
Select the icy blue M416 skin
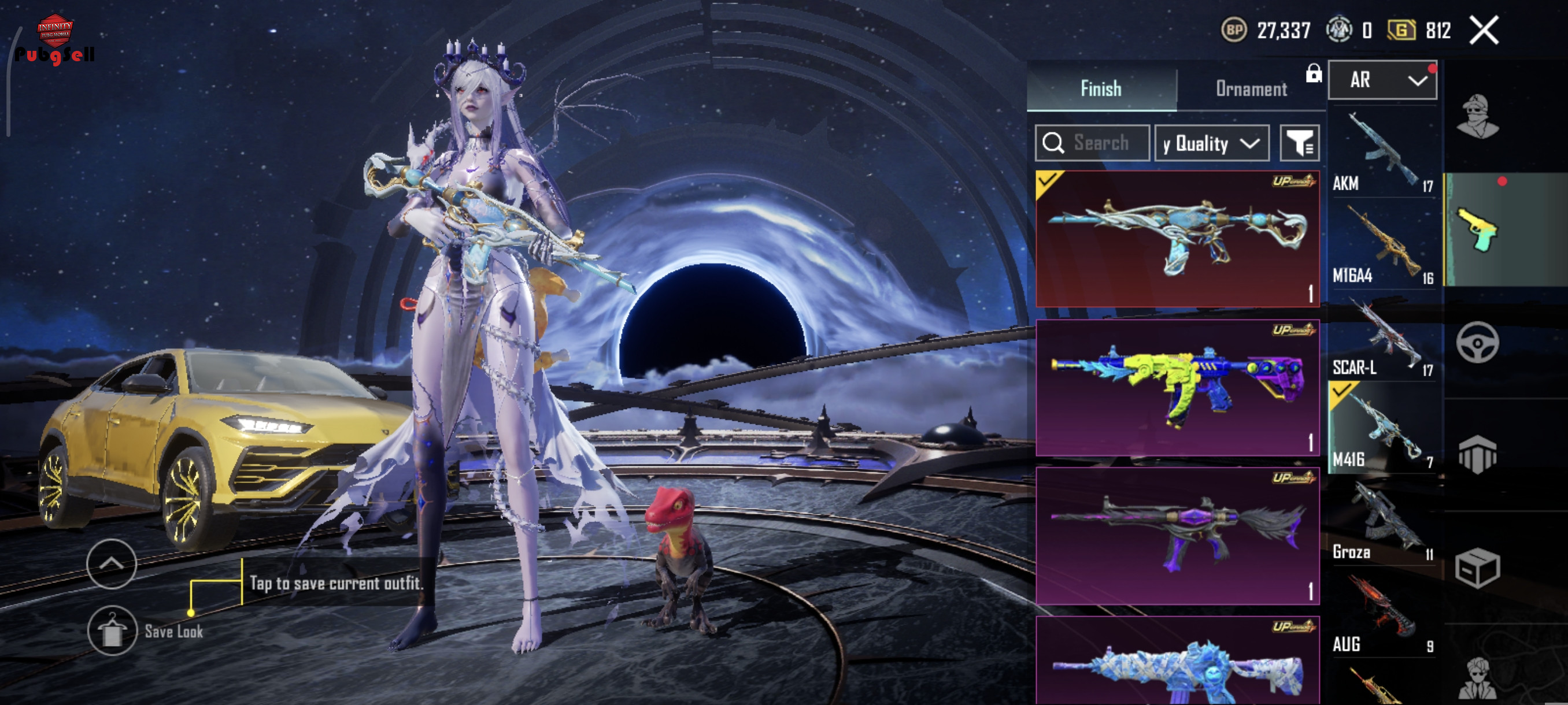[x=1177, y=663]
